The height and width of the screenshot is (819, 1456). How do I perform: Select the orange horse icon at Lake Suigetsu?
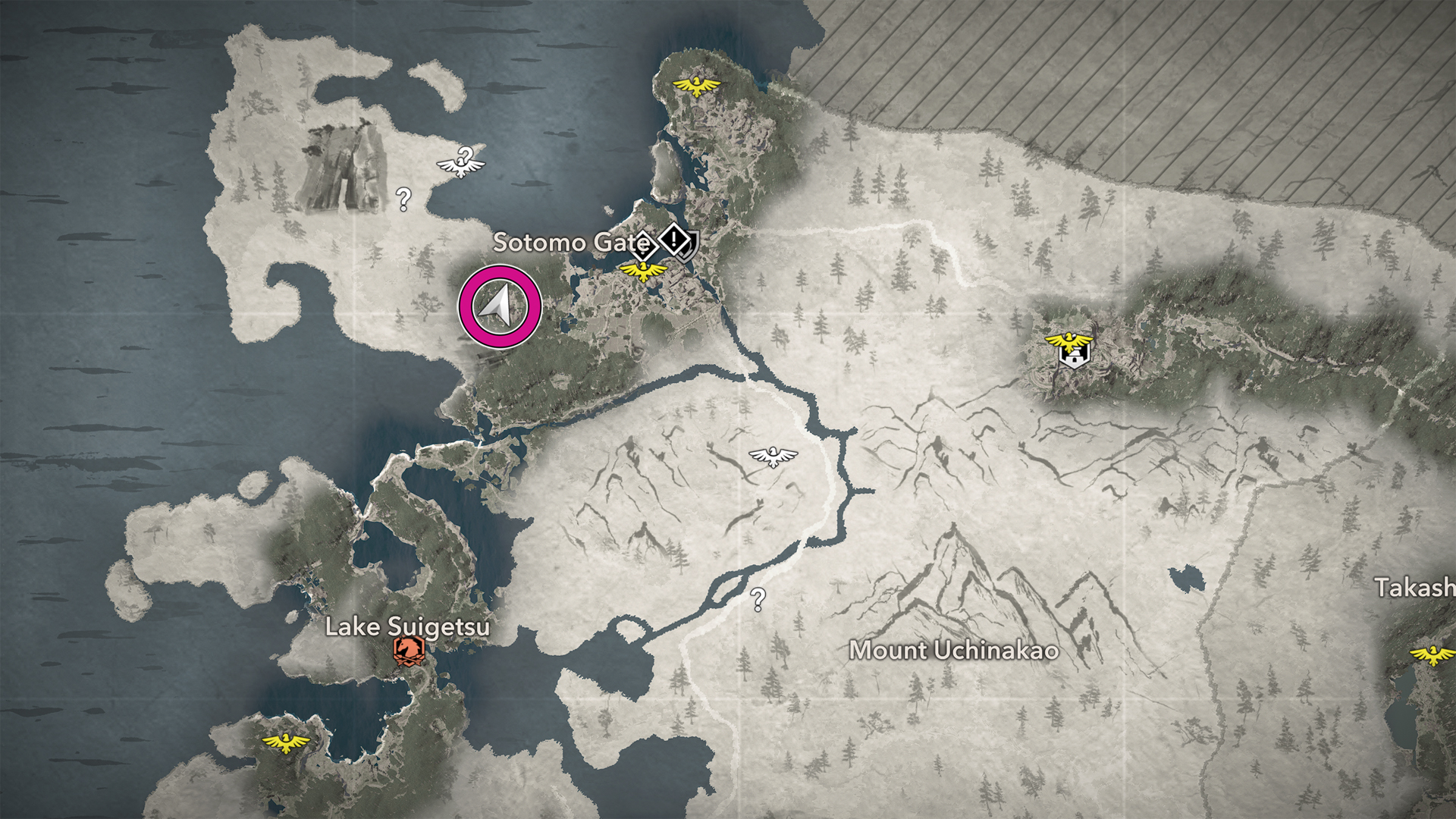tap(408, 651)
